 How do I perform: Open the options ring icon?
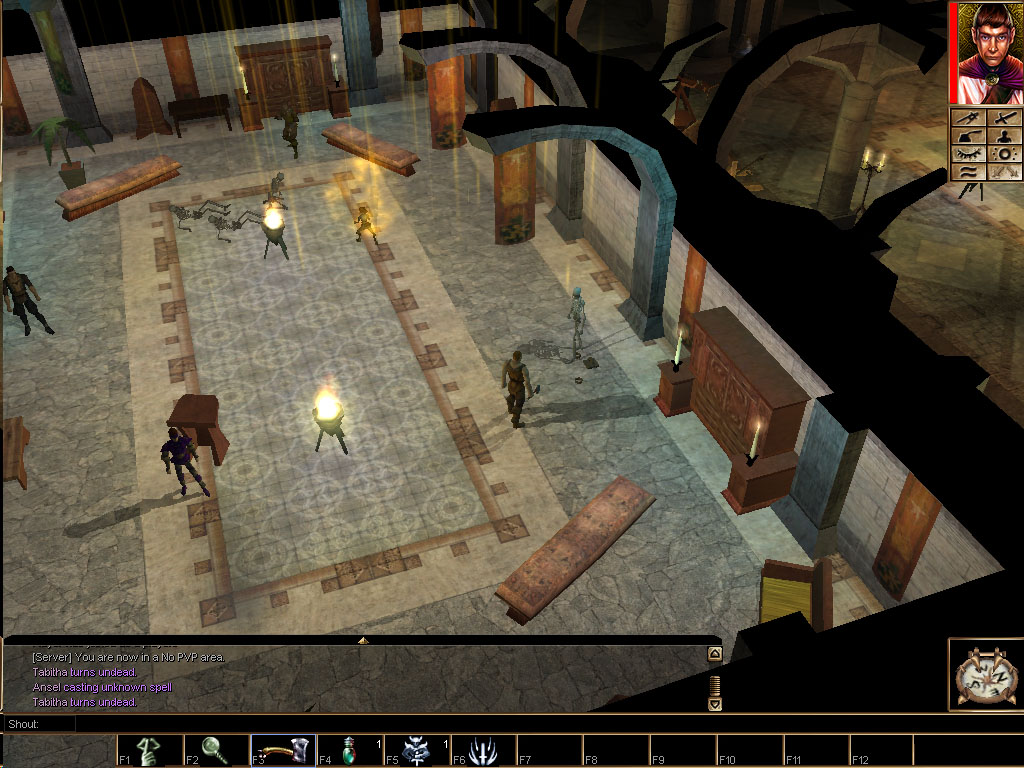(x=1003, y=154)
